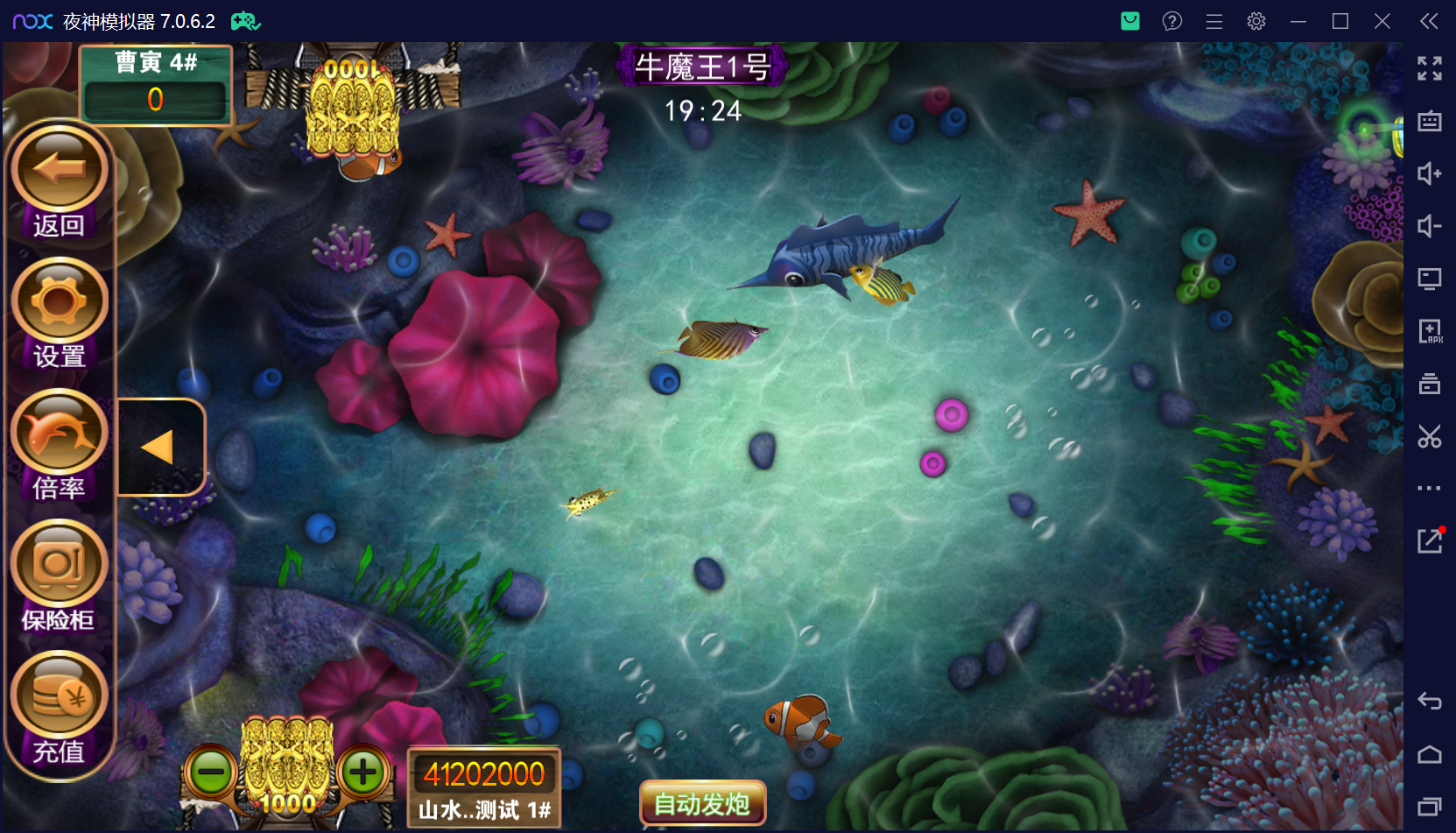
Task: Expand the Nox more options ellipsis
Action: [x=1430, y=489]
